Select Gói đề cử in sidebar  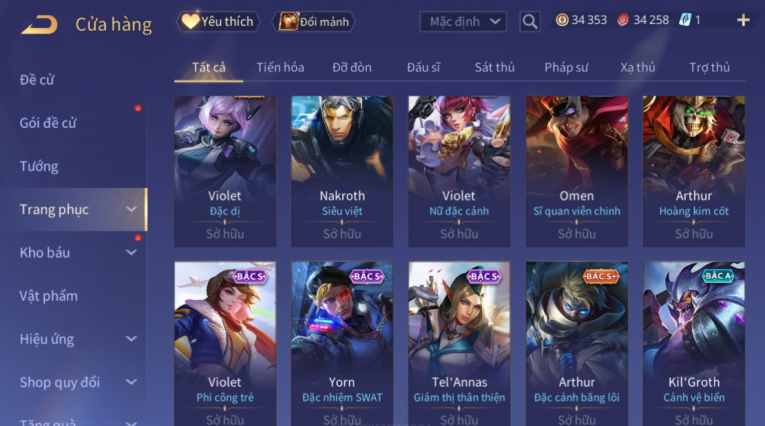click(48, 123)
